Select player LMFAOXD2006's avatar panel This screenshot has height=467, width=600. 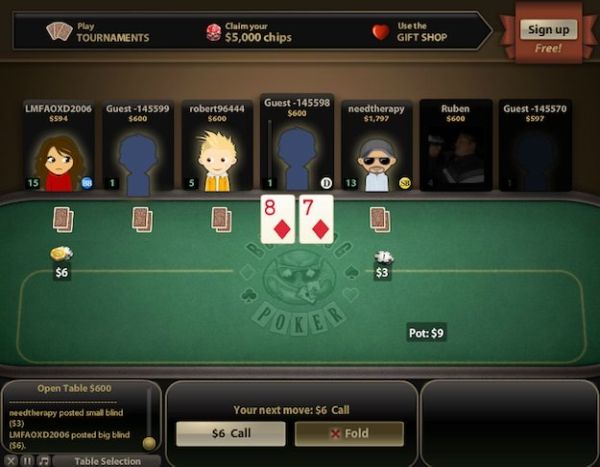tap(59, 146)
